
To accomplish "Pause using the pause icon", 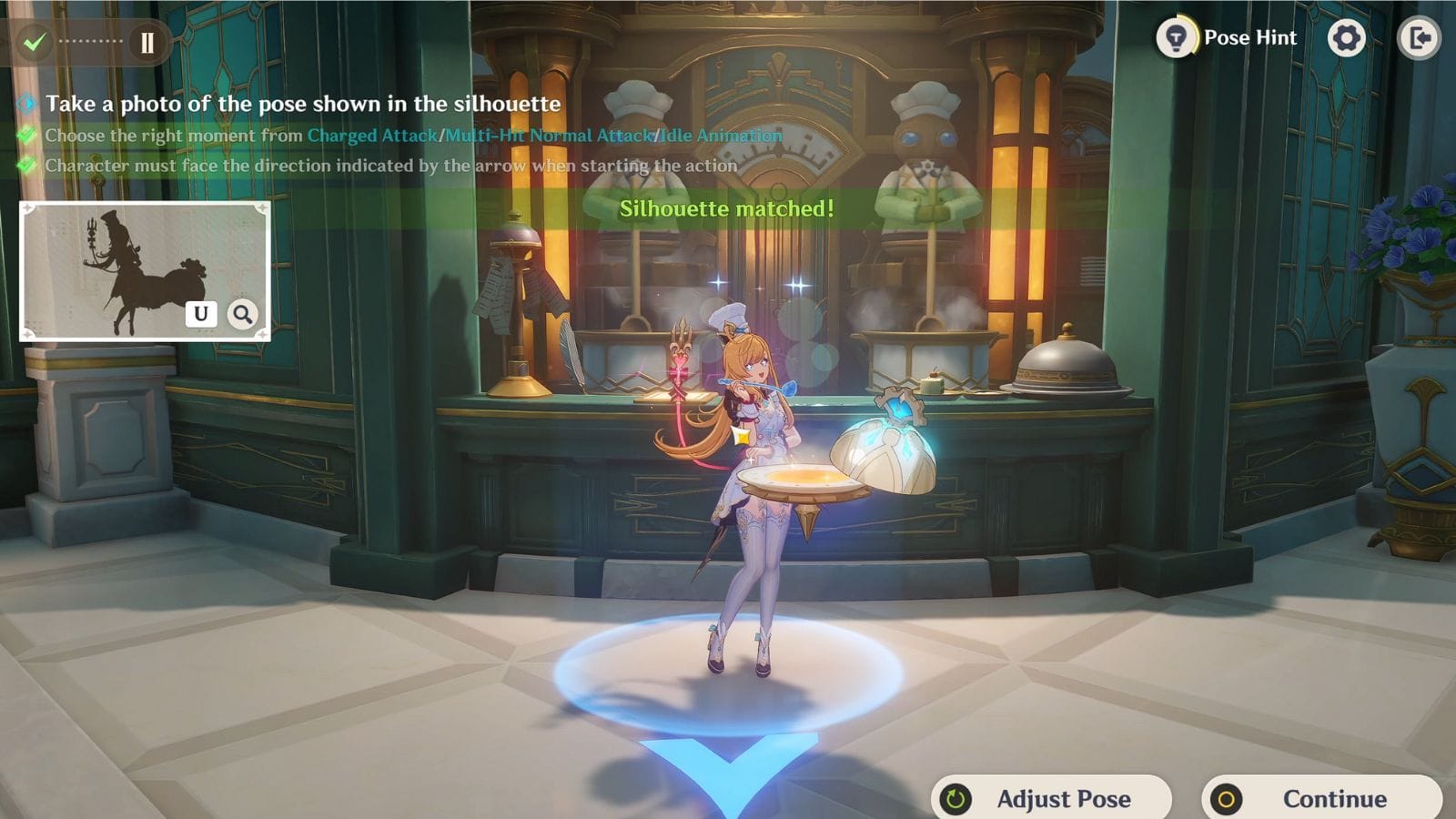I will 147,42.
